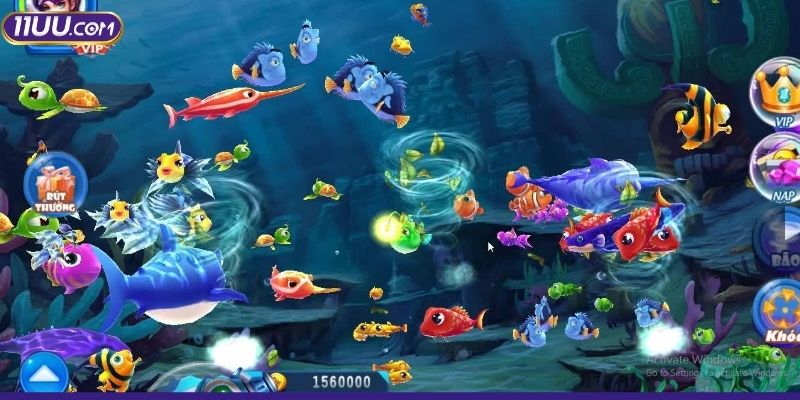Tap the gold coin beside the cannon
This screenshot has height=400, width=800.
(279, 381)
